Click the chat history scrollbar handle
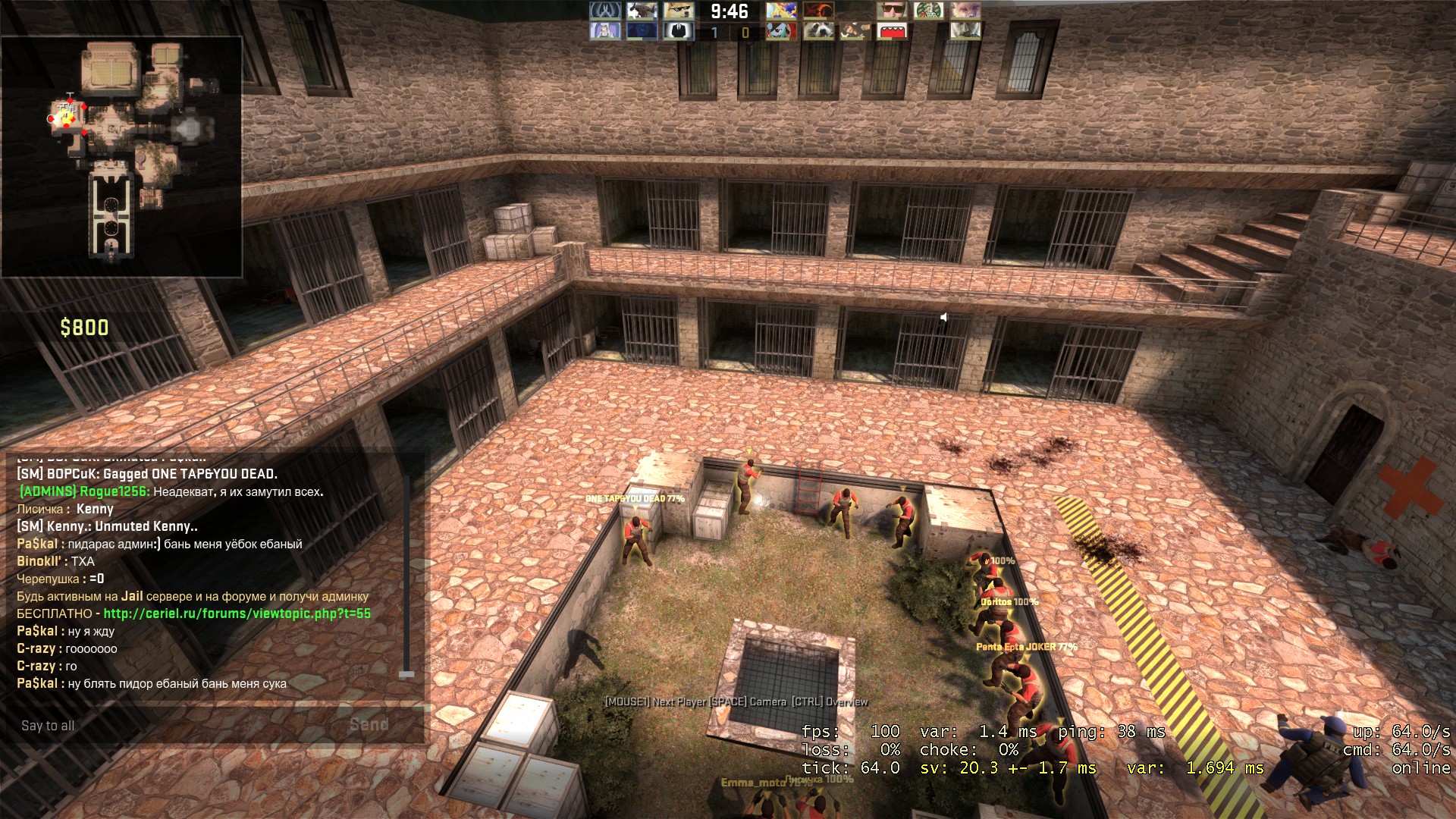The width and height of the screenshot is (1456, 819). 406,673
